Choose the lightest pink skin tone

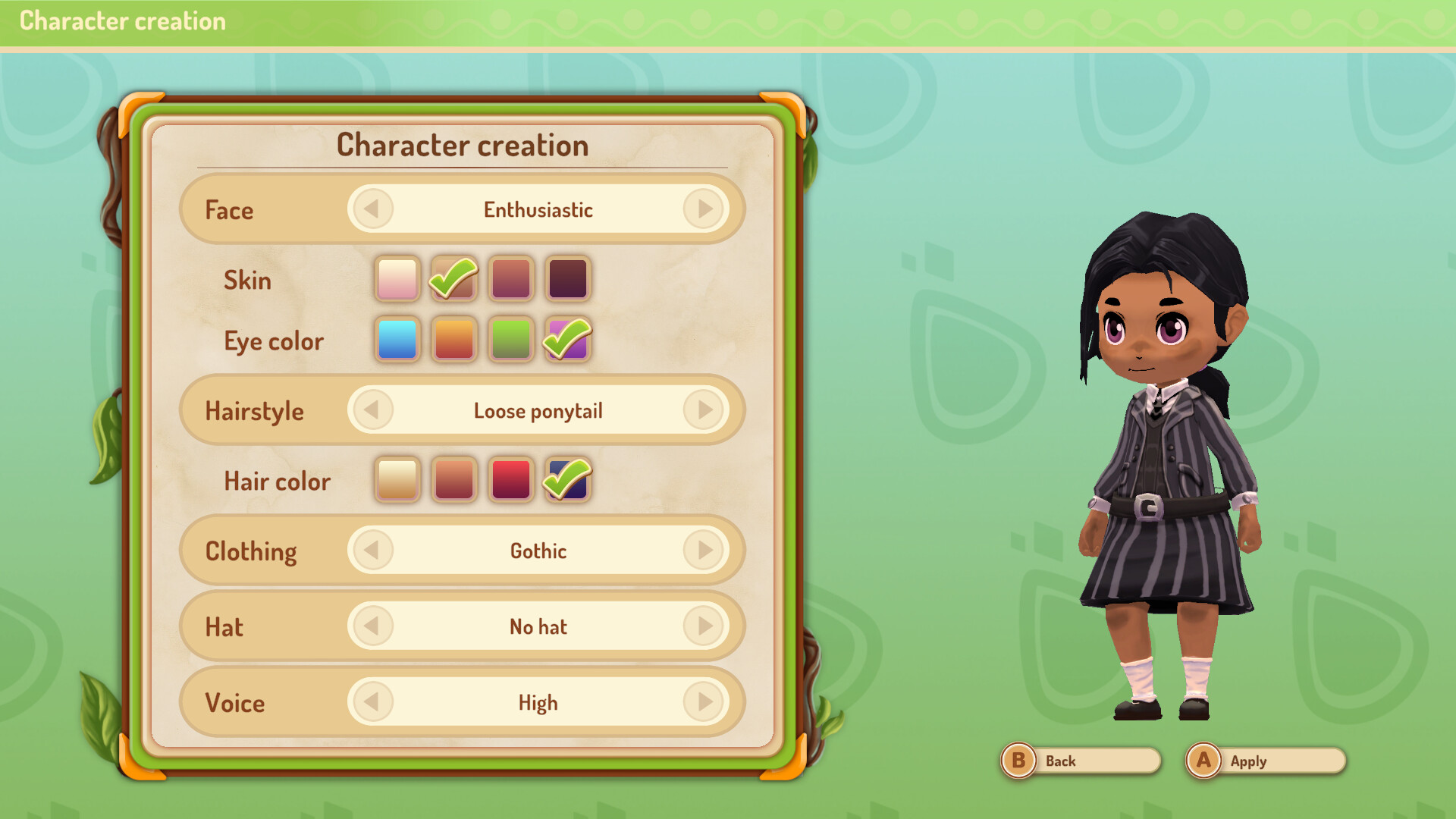[397, 278]
